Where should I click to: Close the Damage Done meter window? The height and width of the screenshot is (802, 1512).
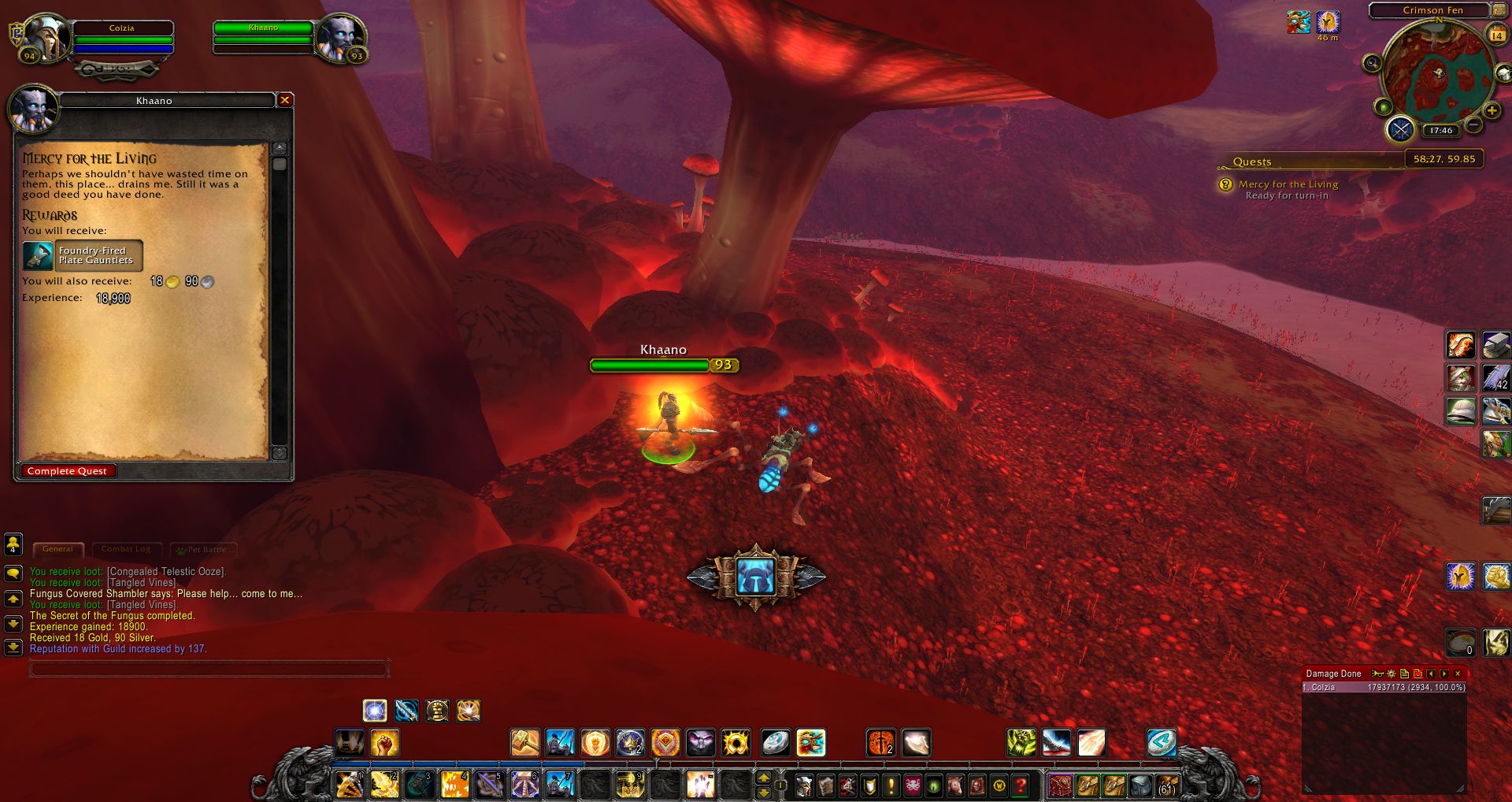click(x=1458, y=674)
